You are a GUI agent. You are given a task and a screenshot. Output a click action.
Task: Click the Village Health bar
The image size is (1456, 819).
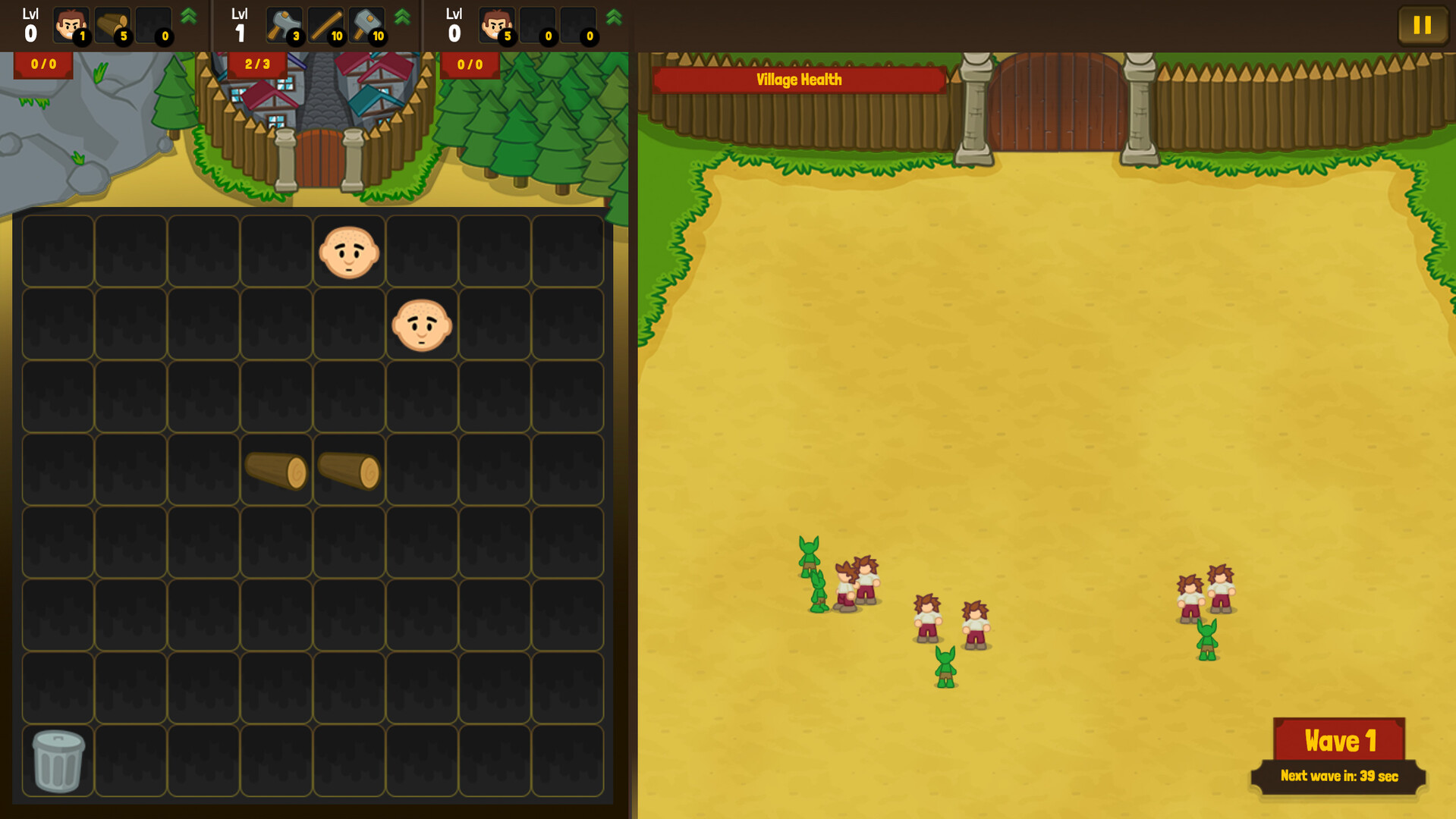(798, 79)
